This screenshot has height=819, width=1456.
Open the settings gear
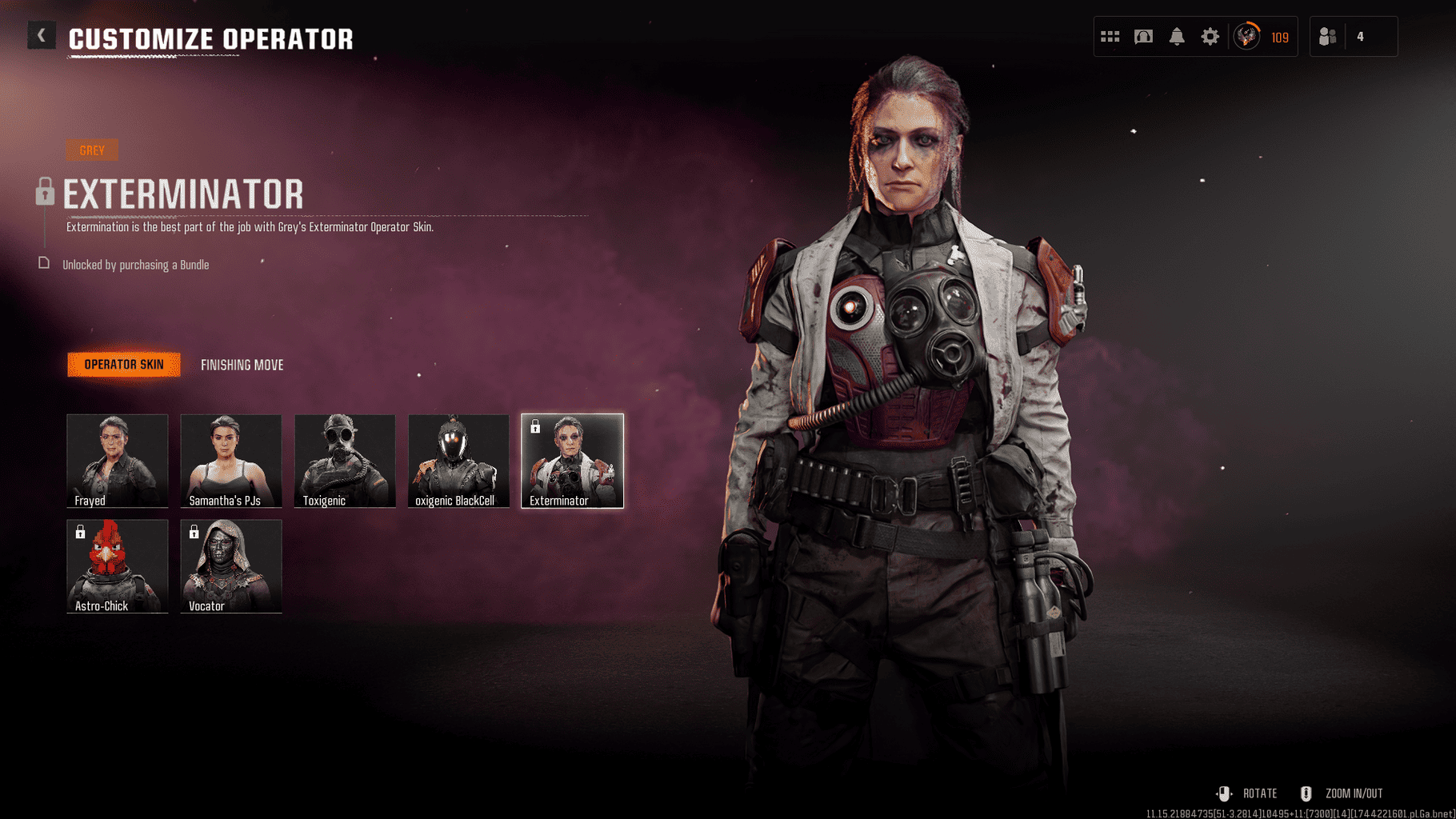coord(1210,37)
